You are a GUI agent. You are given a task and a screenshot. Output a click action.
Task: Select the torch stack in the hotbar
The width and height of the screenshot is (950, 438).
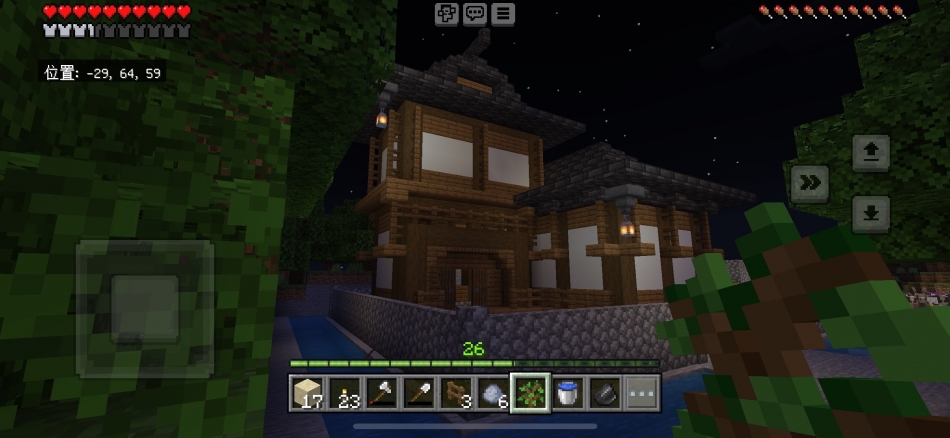344,393
